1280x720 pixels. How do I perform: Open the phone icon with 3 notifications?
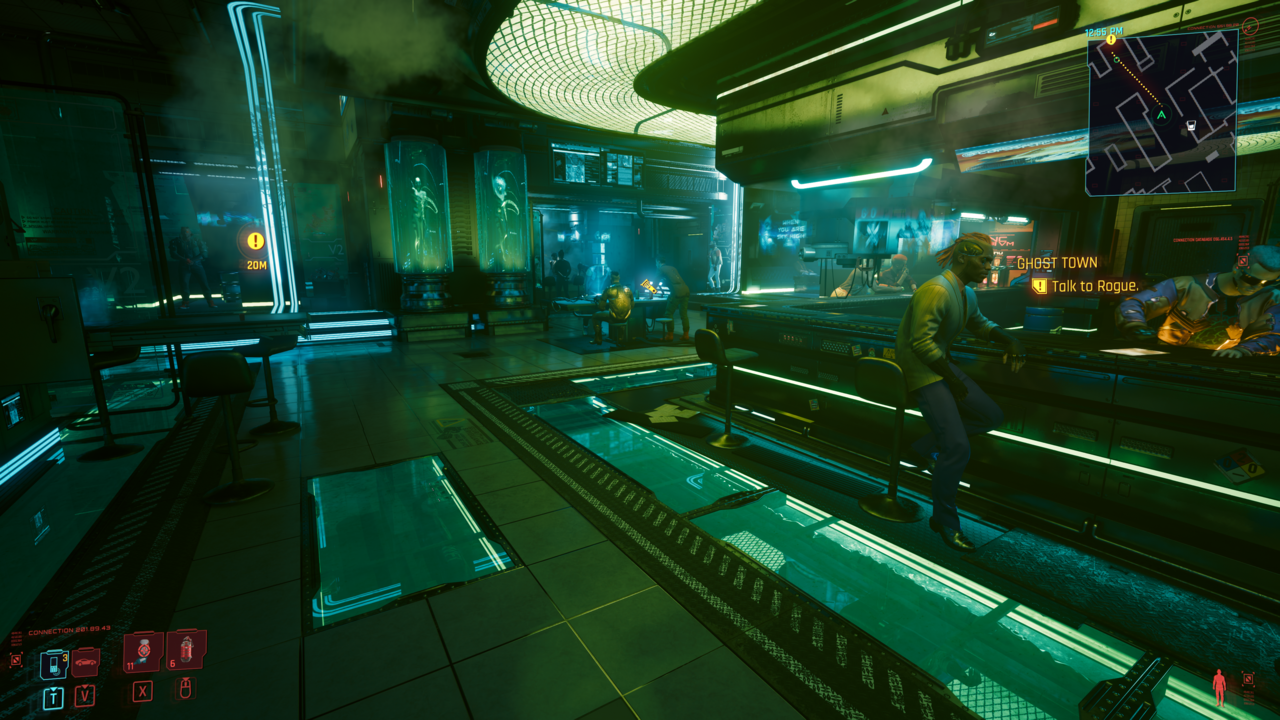(x=54, y=663)
